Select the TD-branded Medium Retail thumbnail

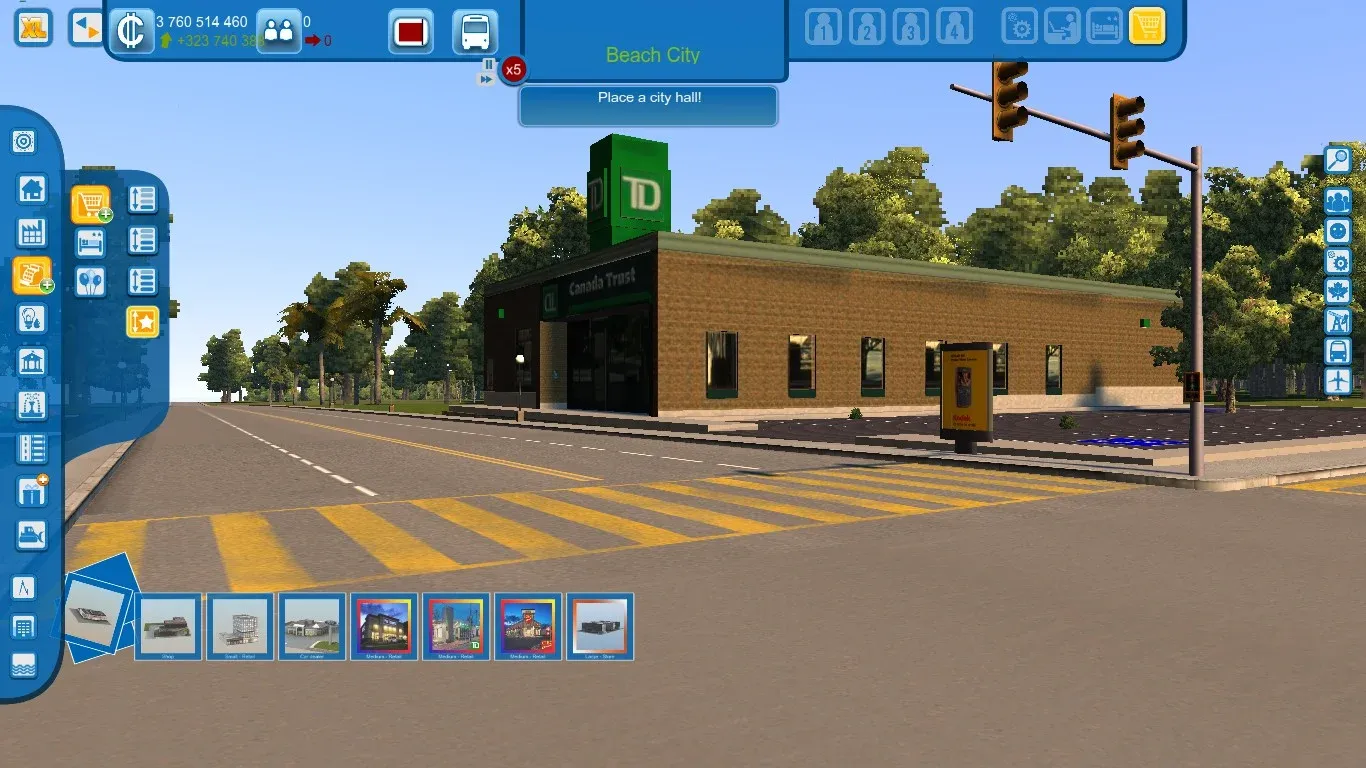pos(457,626)
